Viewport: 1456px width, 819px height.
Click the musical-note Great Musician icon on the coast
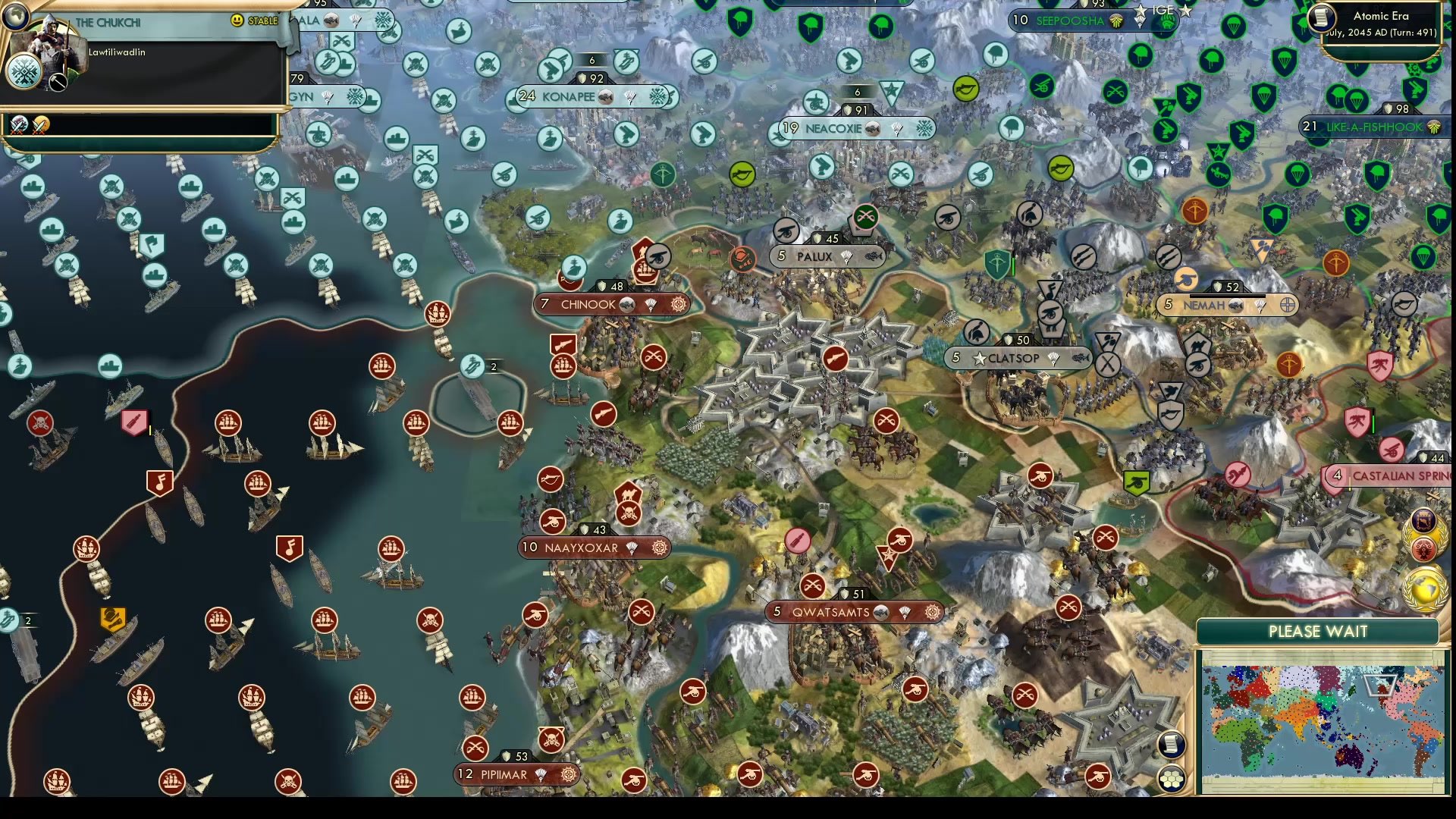[158, 482]
